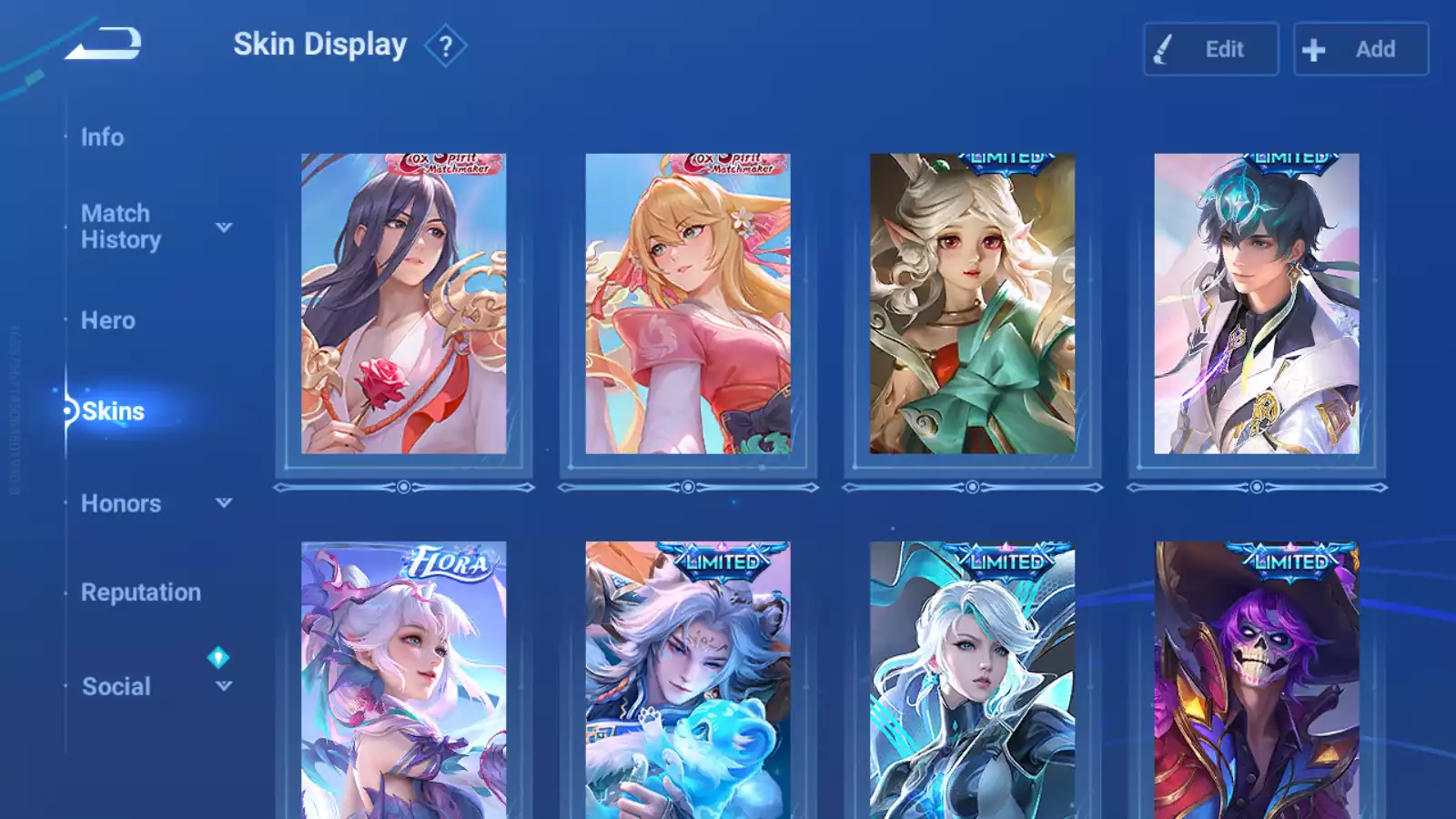1456x819 pixels.
Task: Choose the limited green-bow elf skin card
Action: pyautogui.click(x=972, y=304)
